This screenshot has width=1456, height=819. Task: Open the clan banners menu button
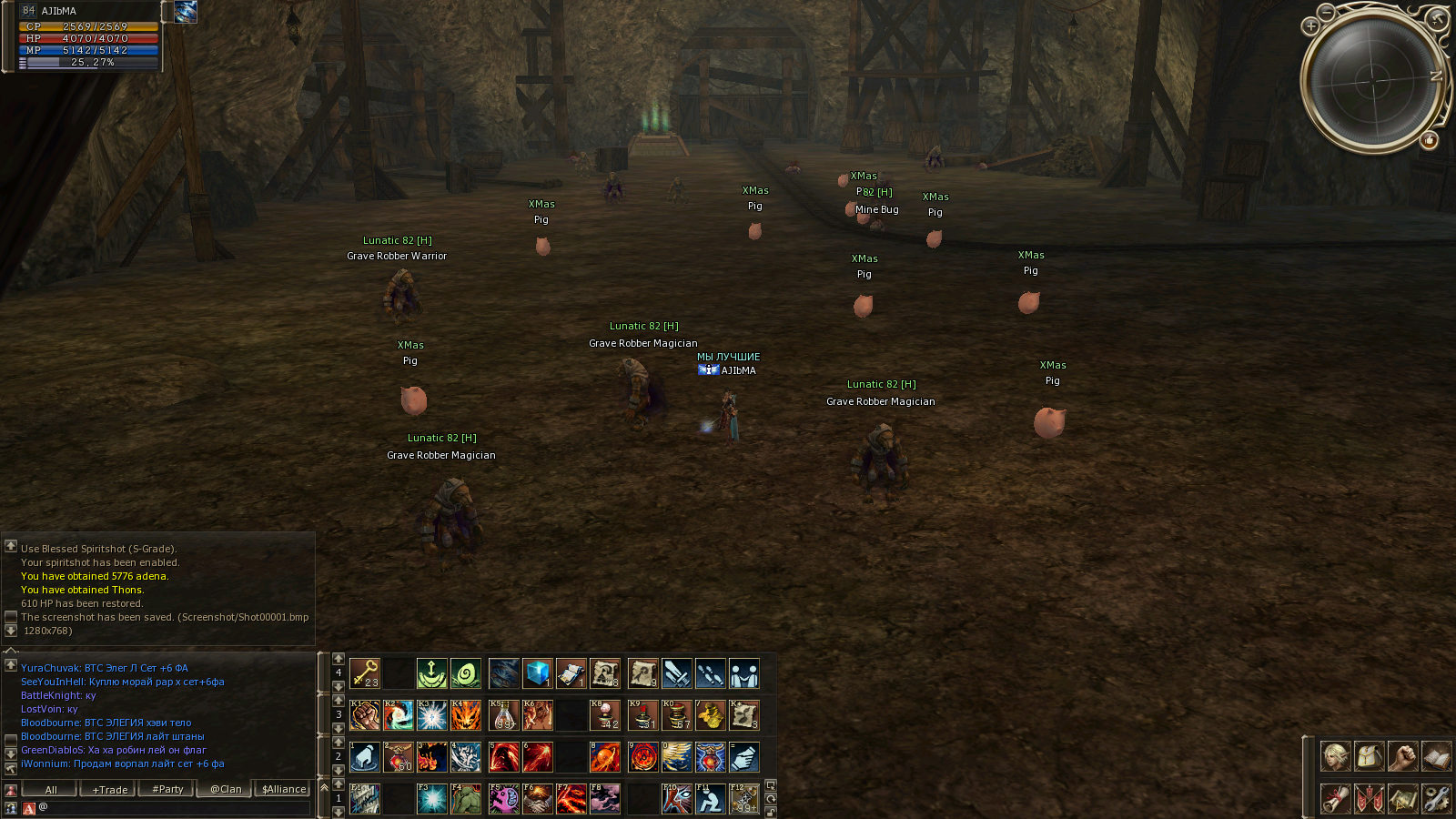[1369, 799]
